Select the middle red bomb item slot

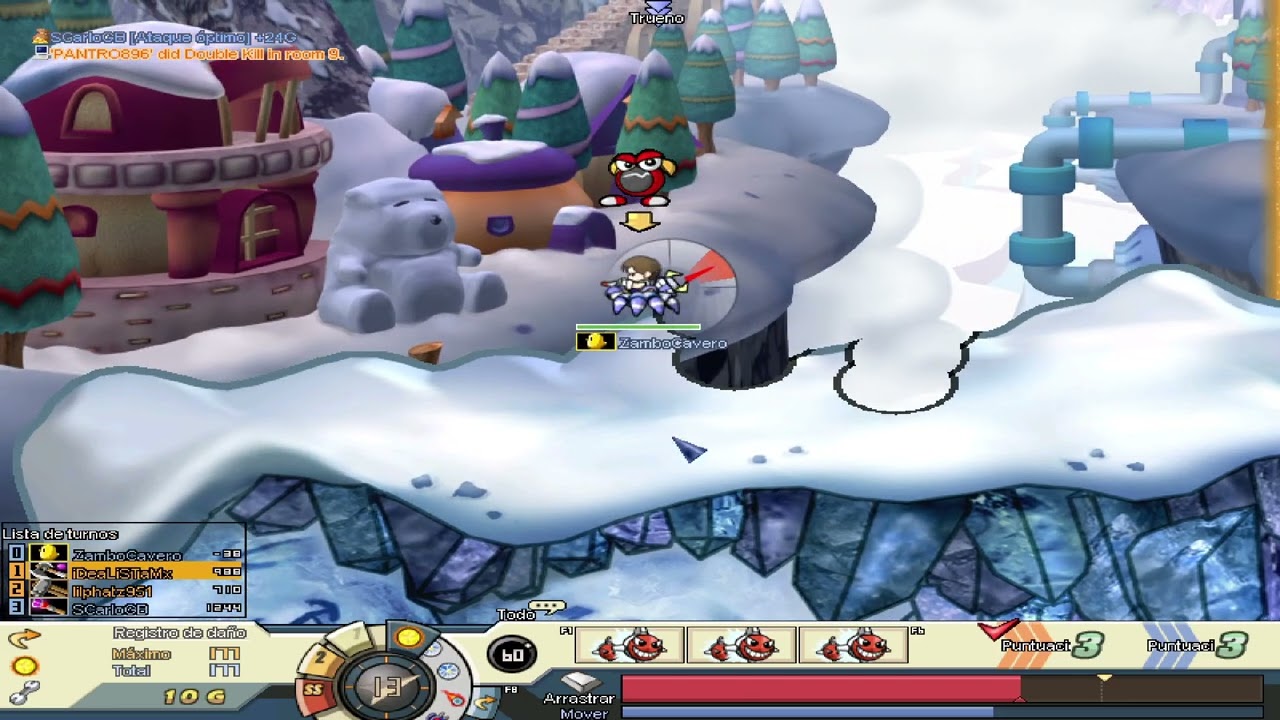(x=742, y=647)
